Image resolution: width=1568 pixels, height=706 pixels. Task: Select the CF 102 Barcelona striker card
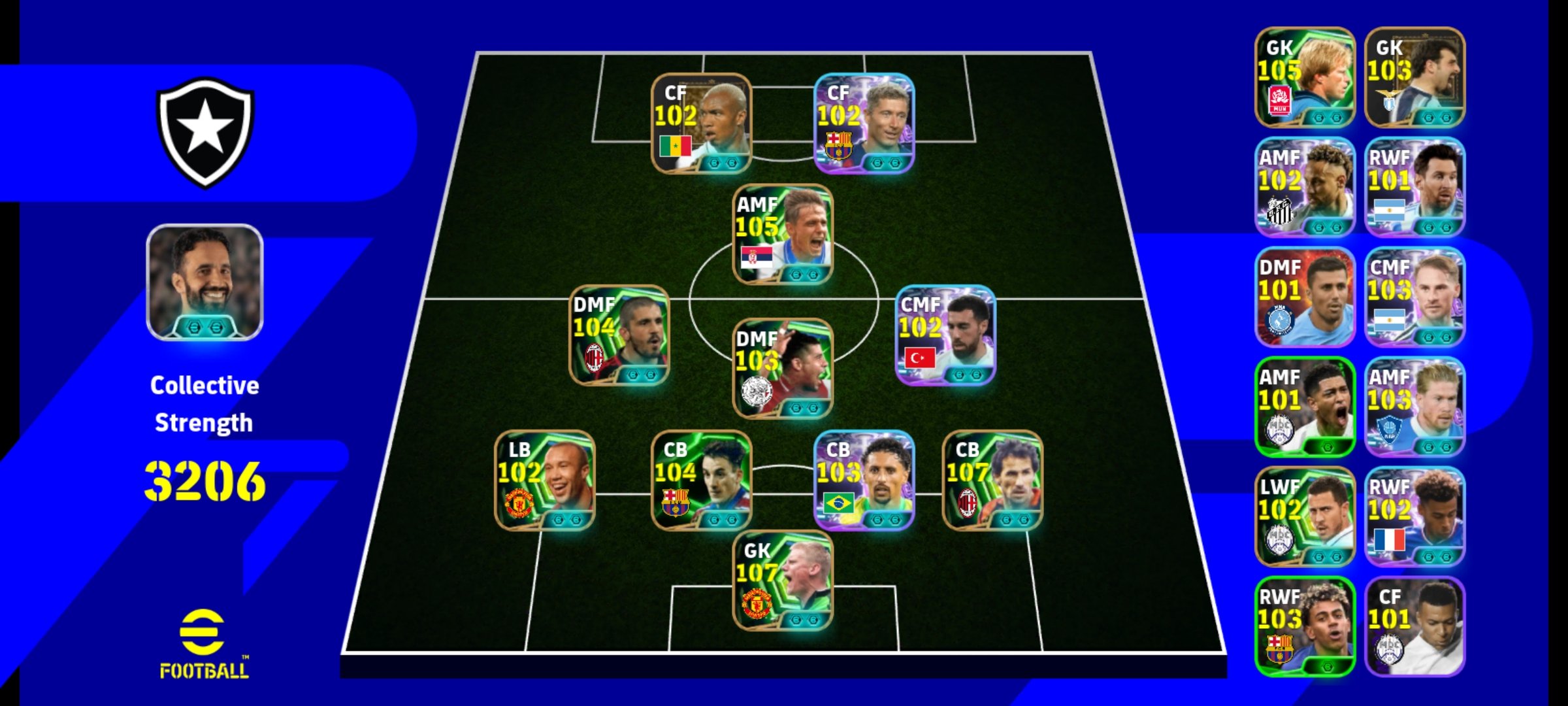pos(864,124)
